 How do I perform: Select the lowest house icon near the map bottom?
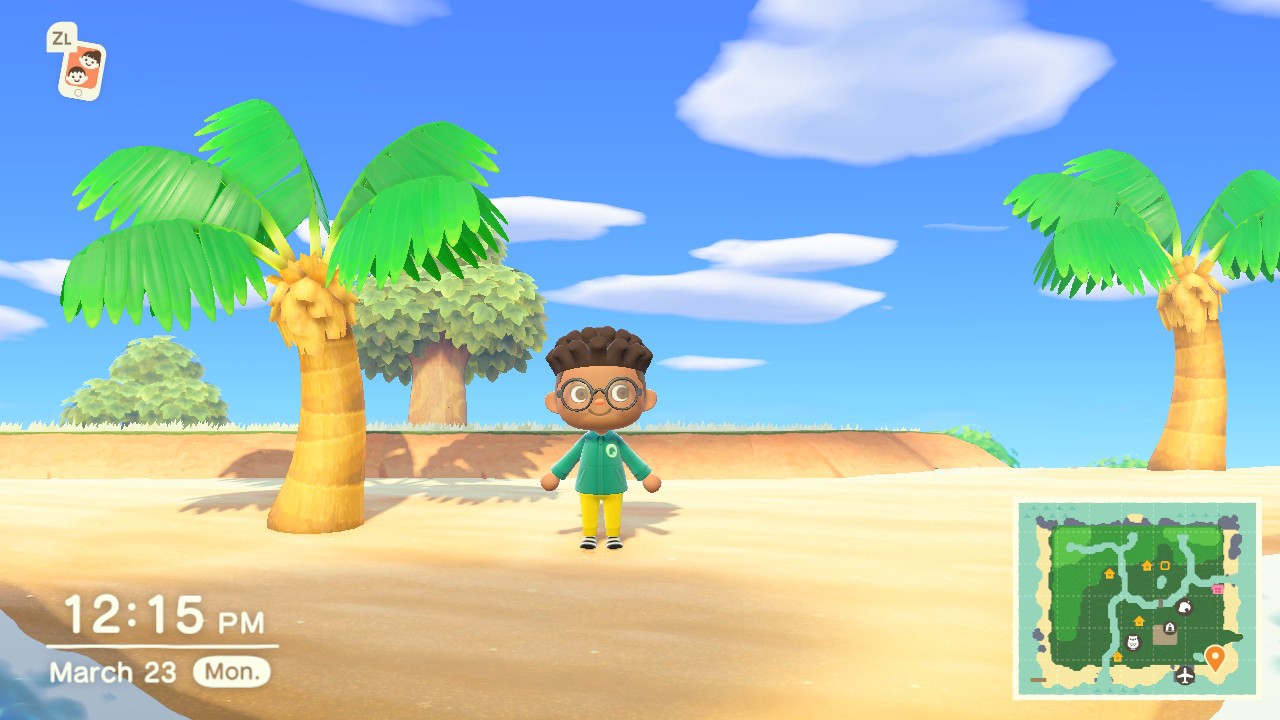(x=1117, y=657)
